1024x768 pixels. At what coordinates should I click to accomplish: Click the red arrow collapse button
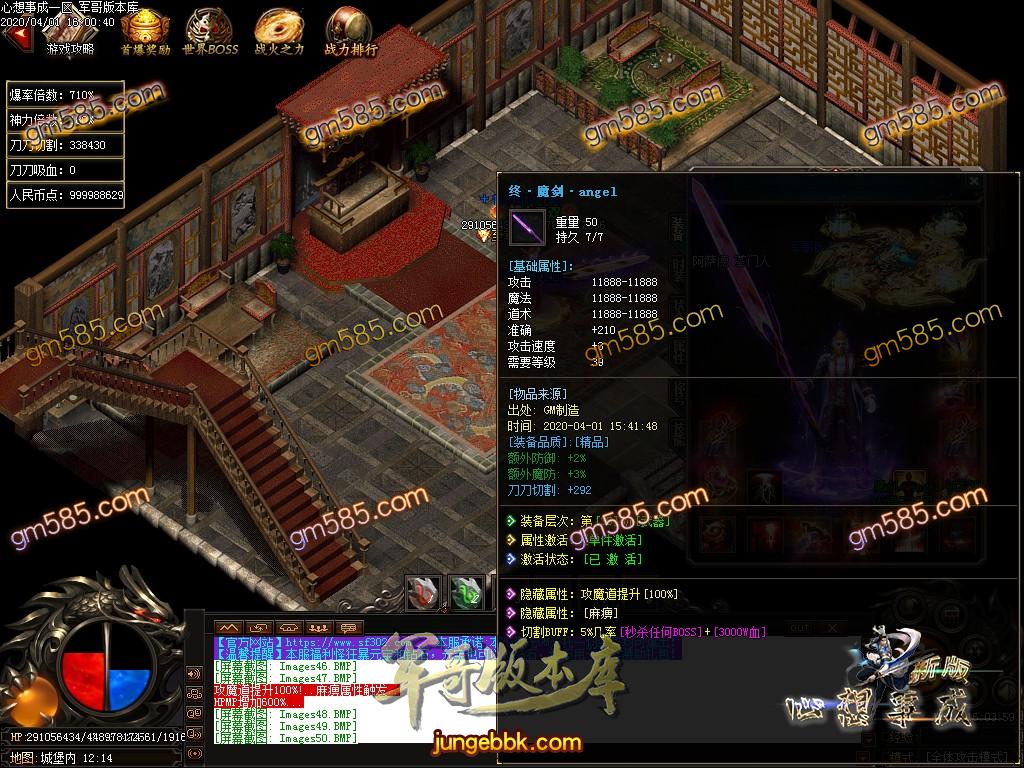17,37
